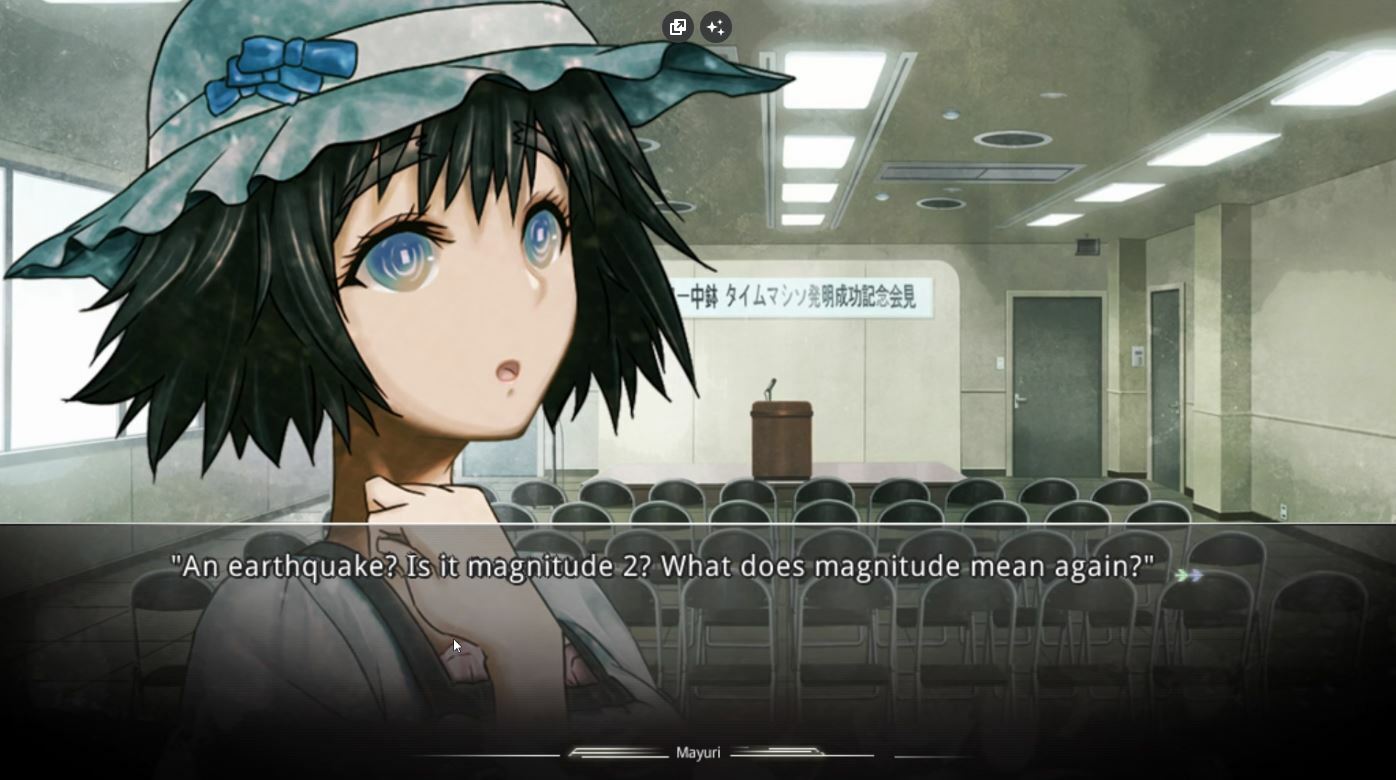Activate the sparkle overlay button

[715, 27]
